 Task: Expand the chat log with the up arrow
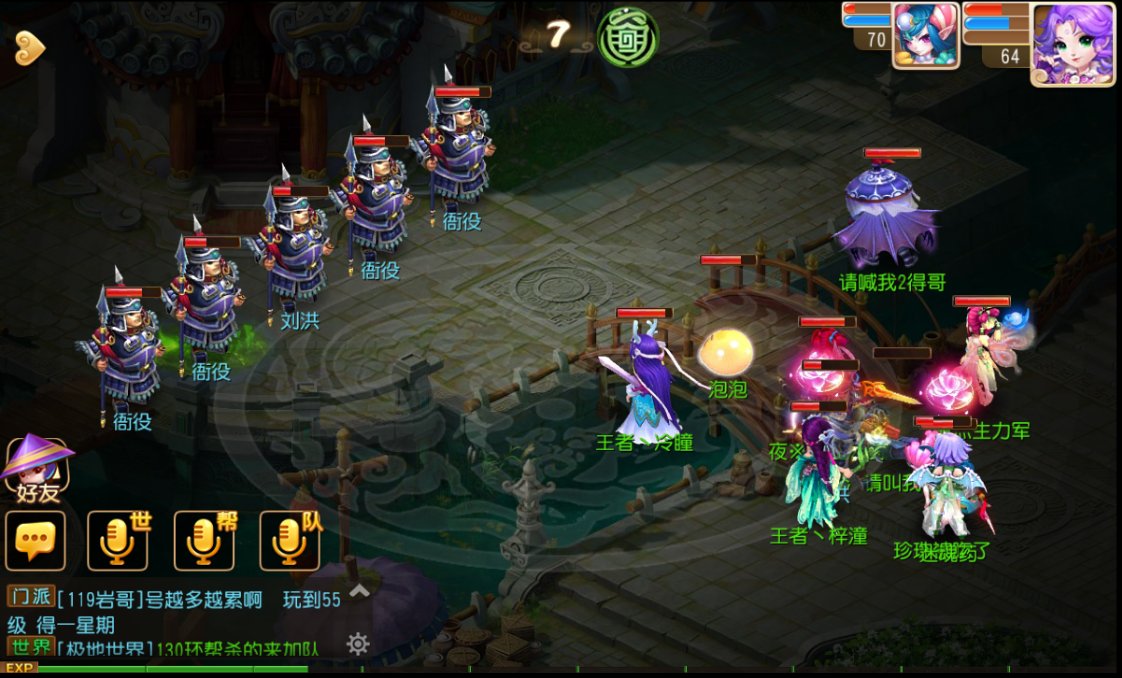358,591
